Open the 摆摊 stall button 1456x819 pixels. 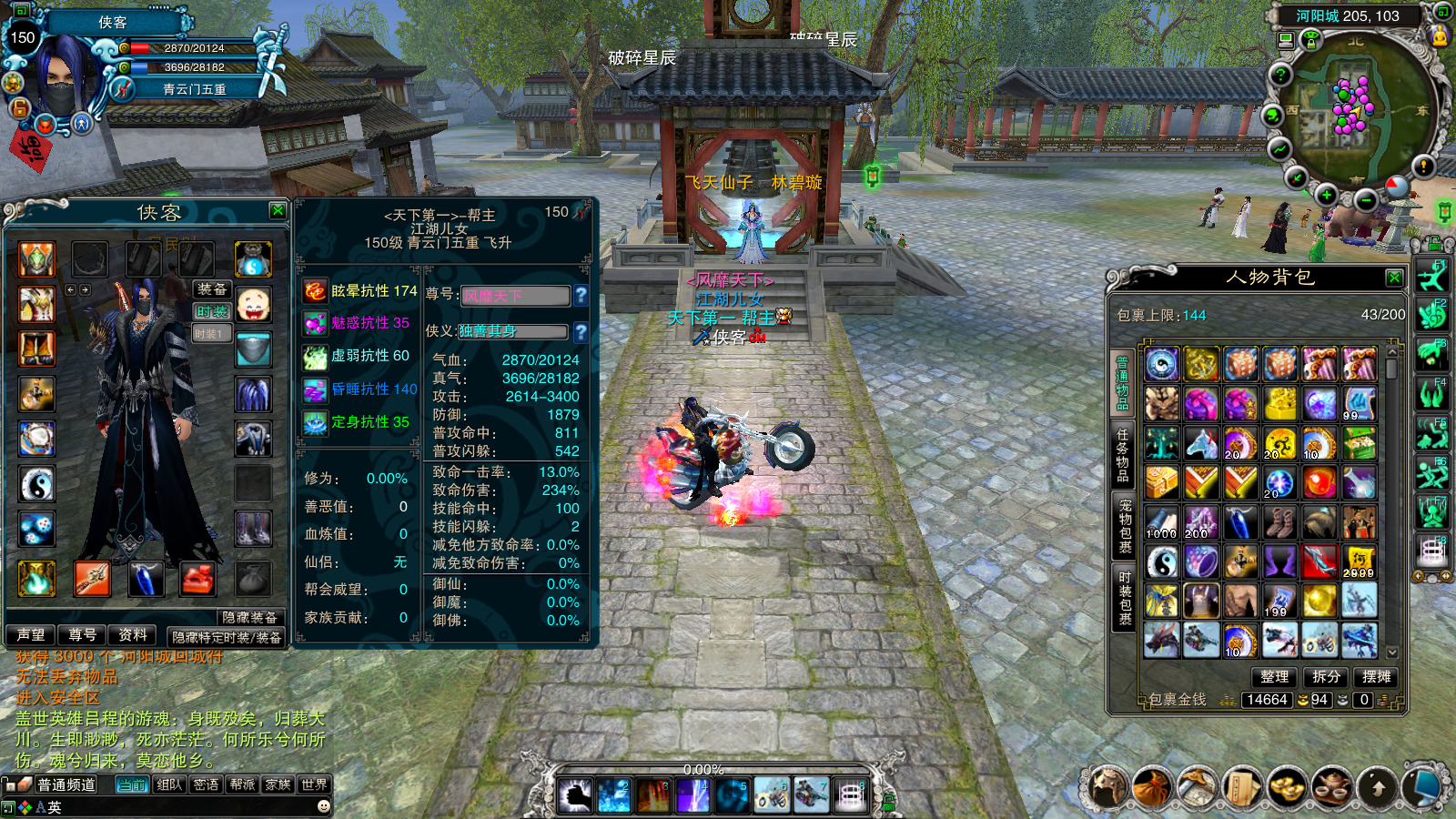coord(1377,677)
